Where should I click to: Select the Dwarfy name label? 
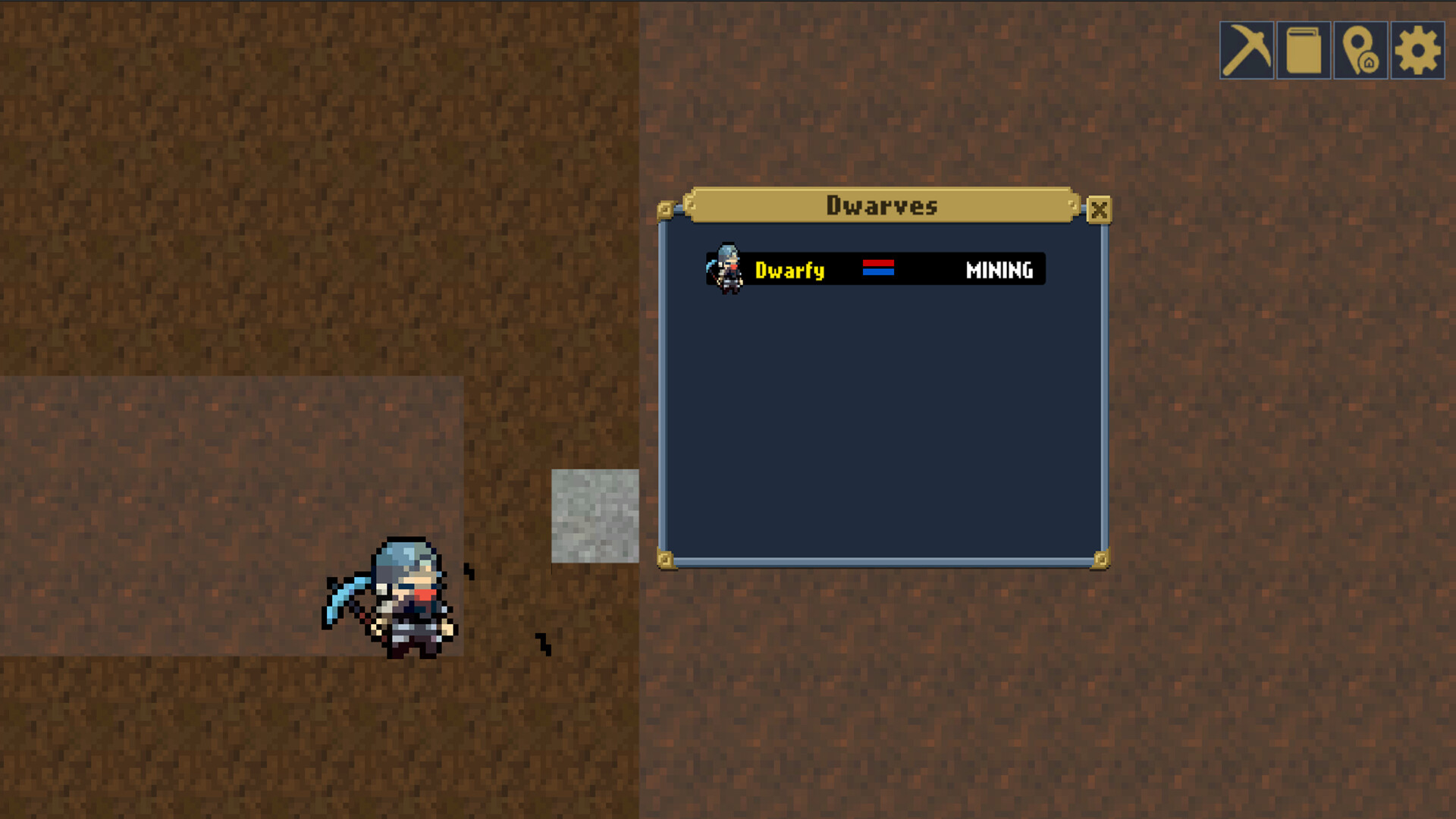(789, 271)
